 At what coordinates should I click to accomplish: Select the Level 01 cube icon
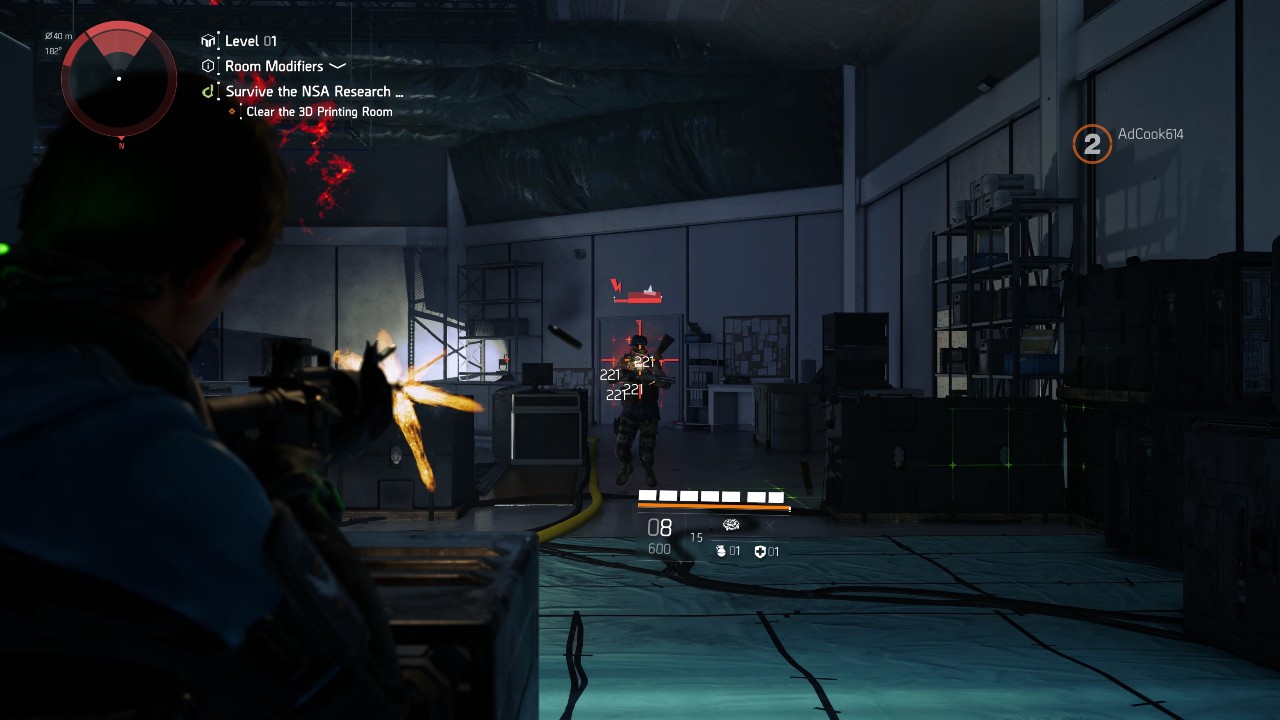pos(208,40)
